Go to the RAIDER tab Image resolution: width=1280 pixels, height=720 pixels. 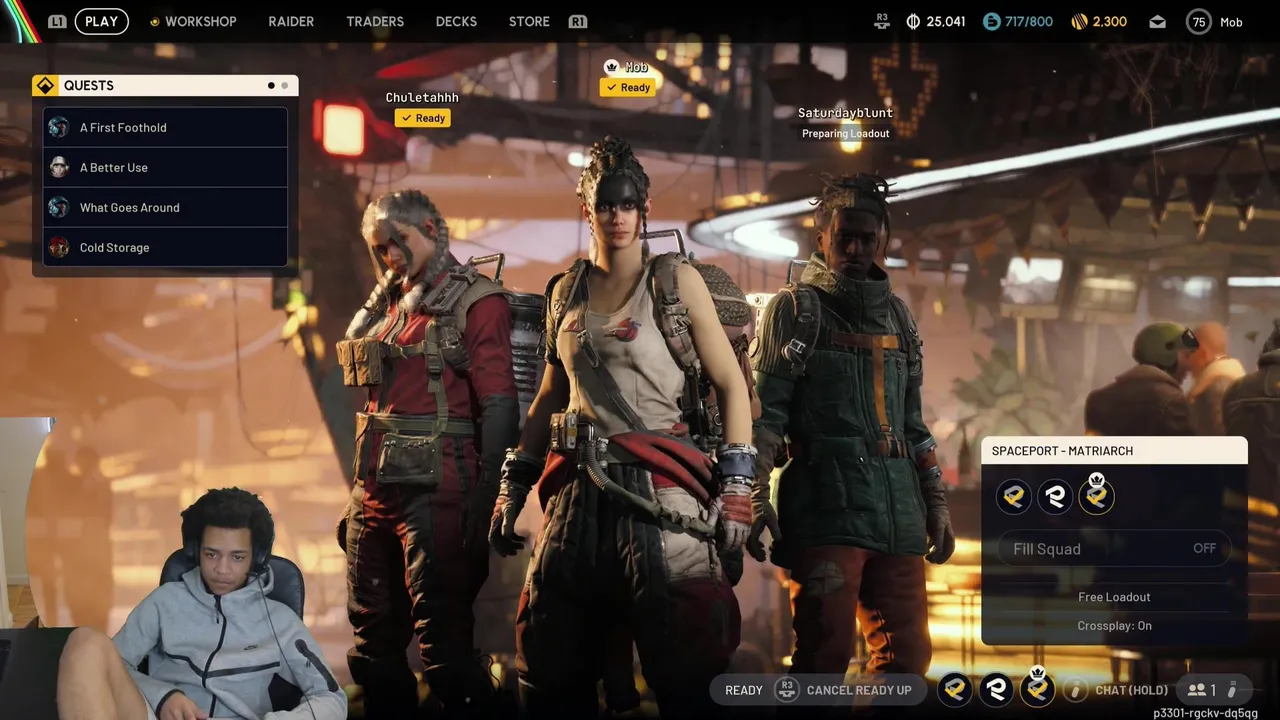pos(291,21)
